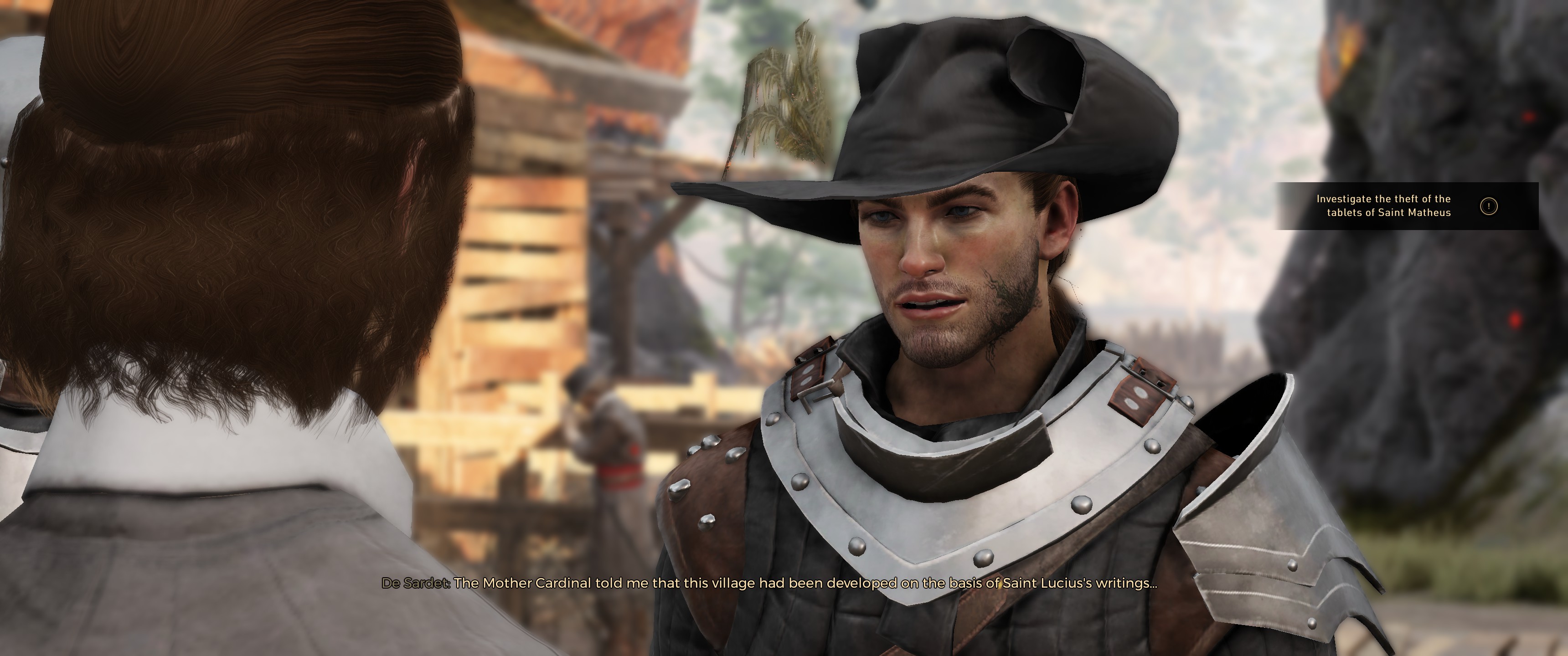Toggle the exclamation marker in the circle

point(1490,207)
